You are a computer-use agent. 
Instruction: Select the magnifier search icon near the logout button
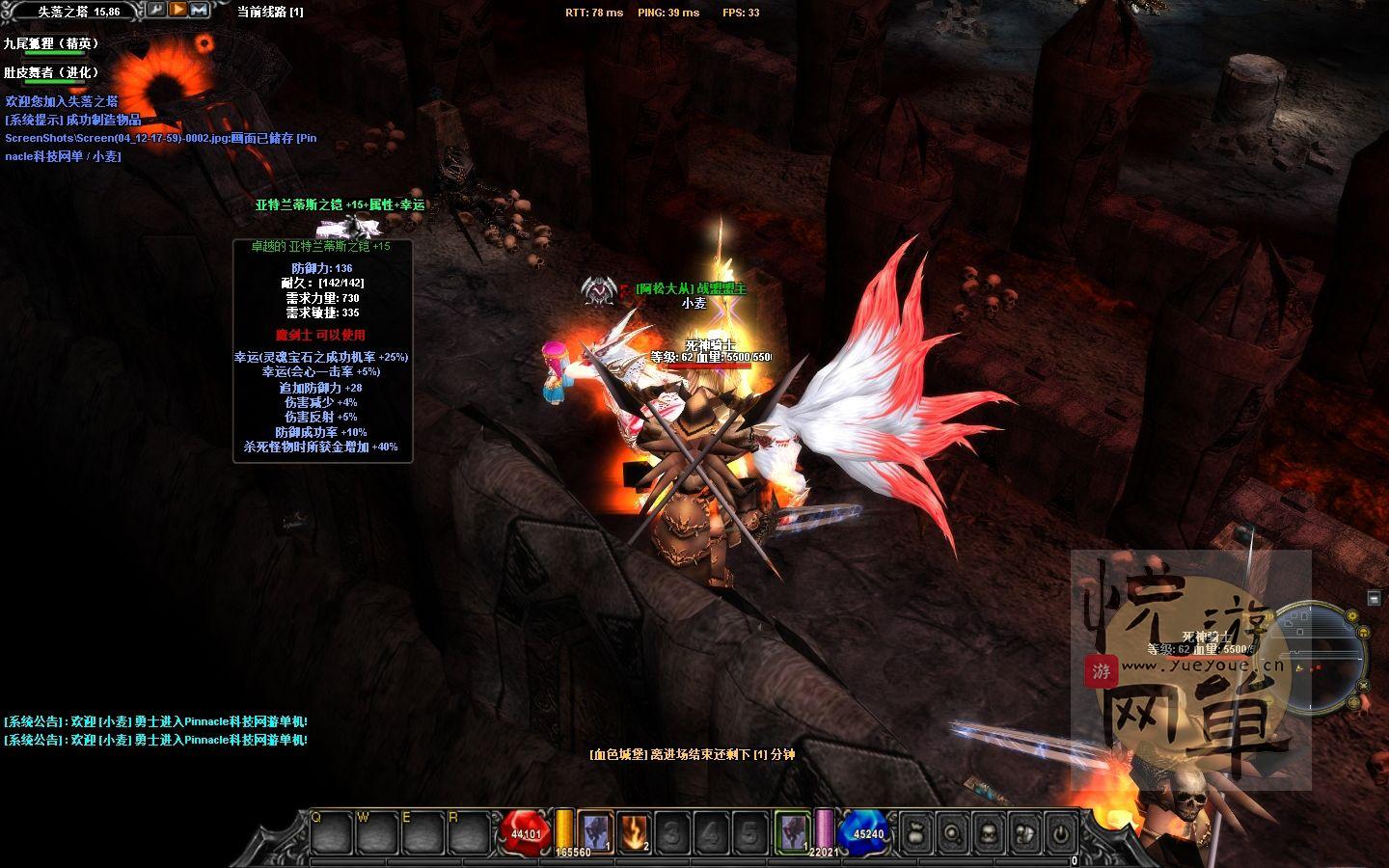pos(953,831)
